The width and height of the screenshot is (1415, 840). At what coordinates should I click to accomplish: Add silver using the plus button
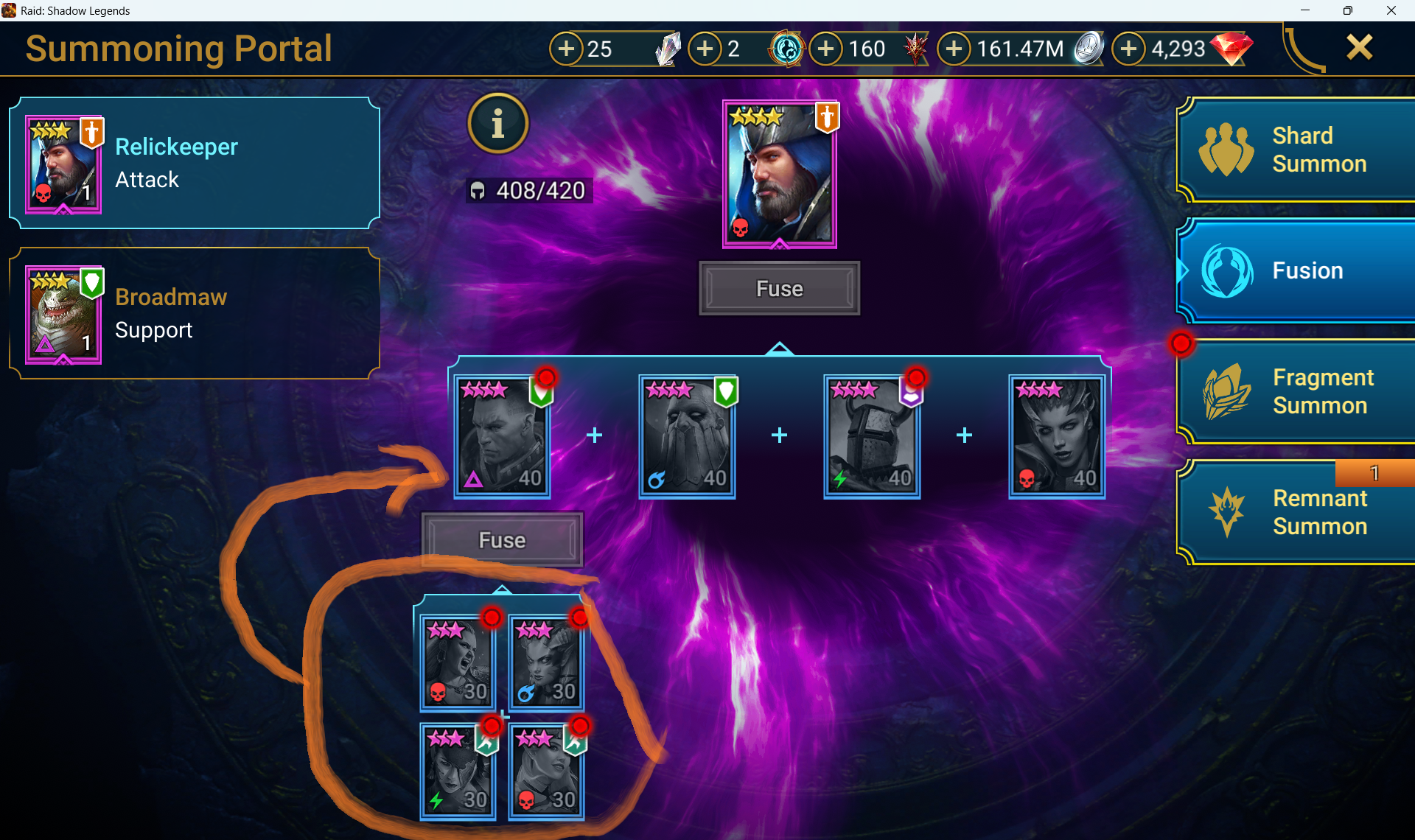click(954, 49)
